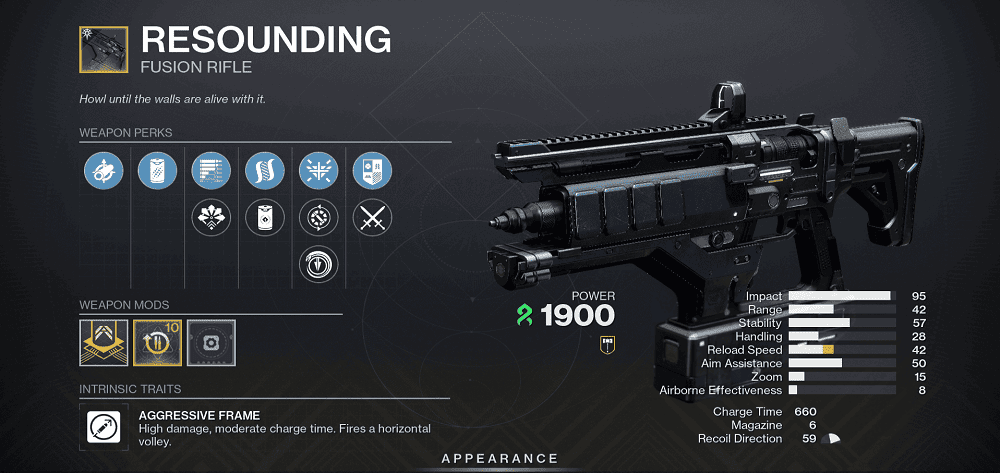Select the blue battery perk icon
This screenshot has height=473, width=1000.
click(157, 171)
